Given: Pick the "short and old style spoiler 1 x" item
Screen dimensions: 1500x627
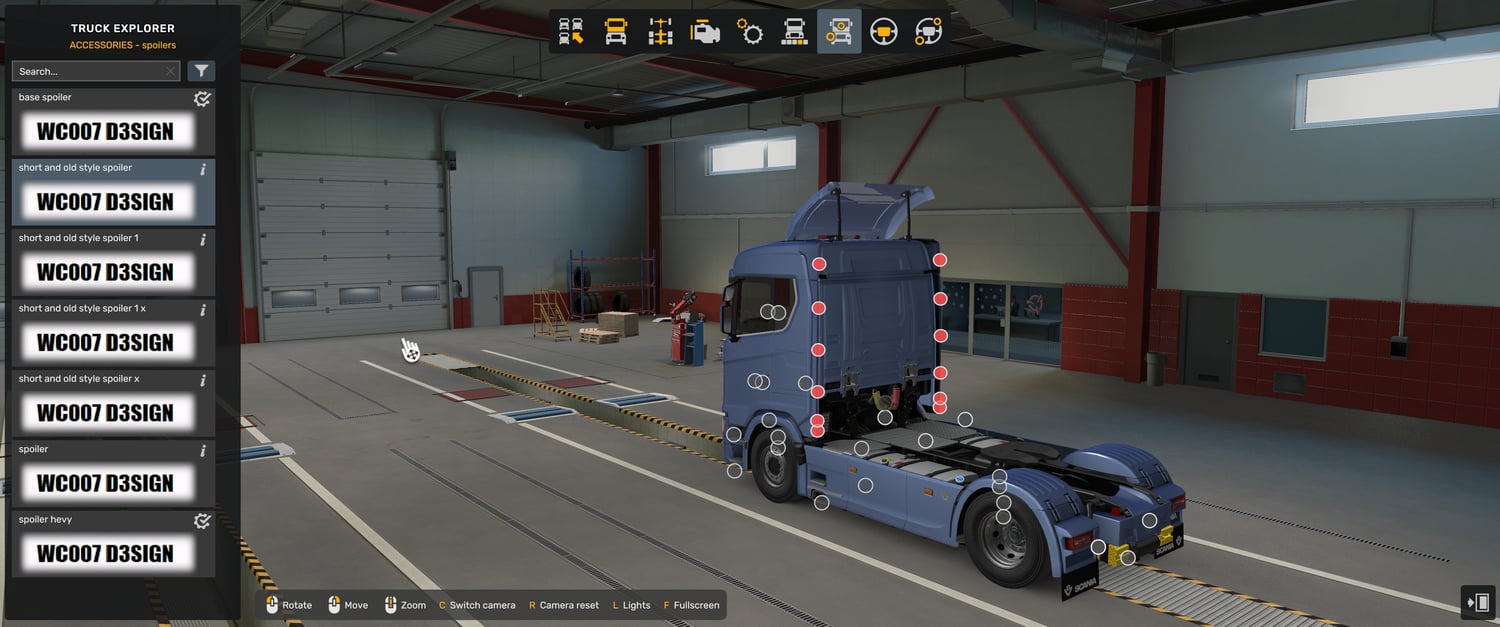Looking at the screenshot, I should click(105, 333).
